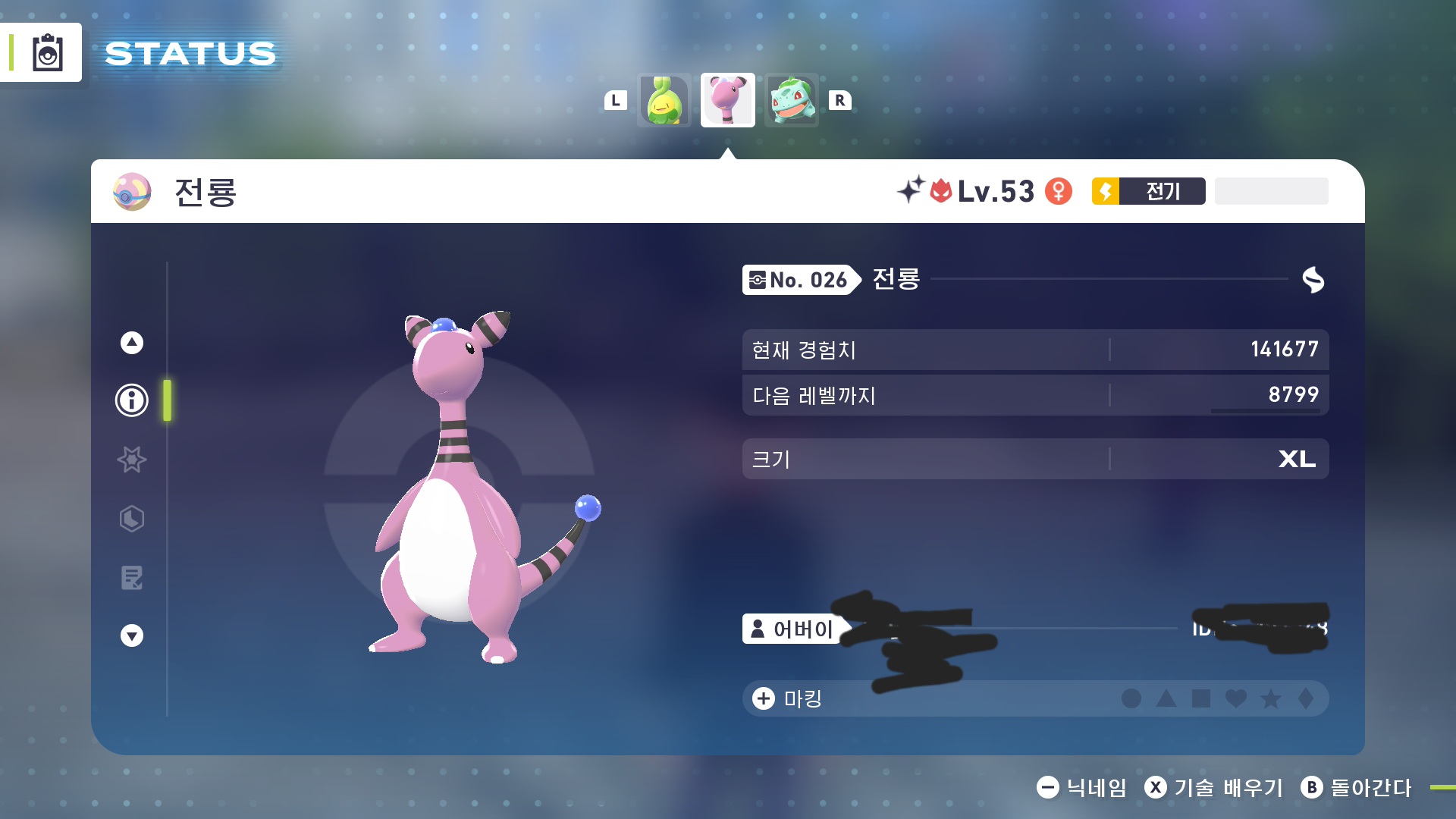Image resolution: width=1456 pixels, height=819 pixels.
Task: Toggle the triangle marking
Action: click(1166, 698)
